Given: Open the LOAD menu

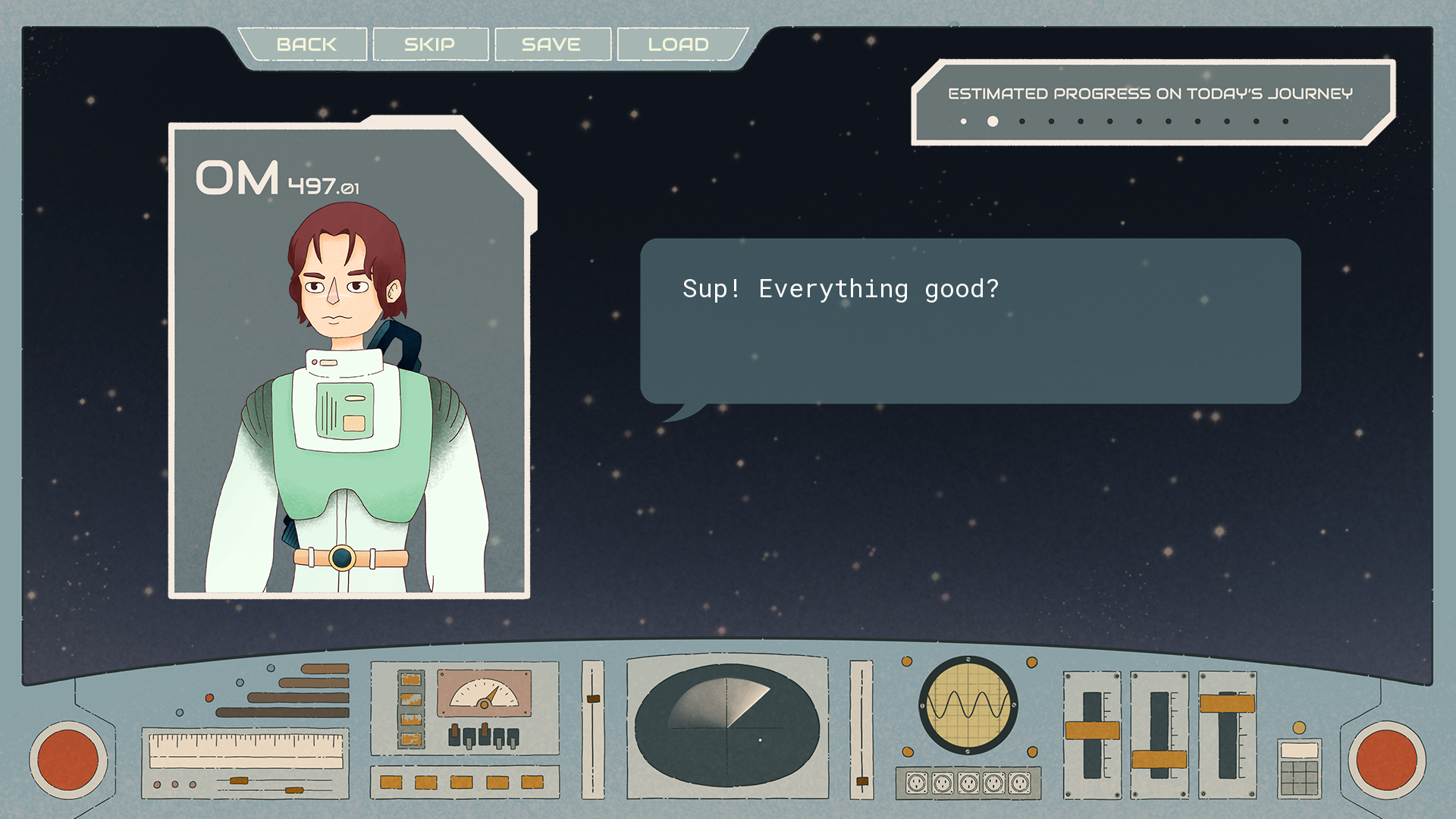Looking at the screenshot, I should pos(679,45).
